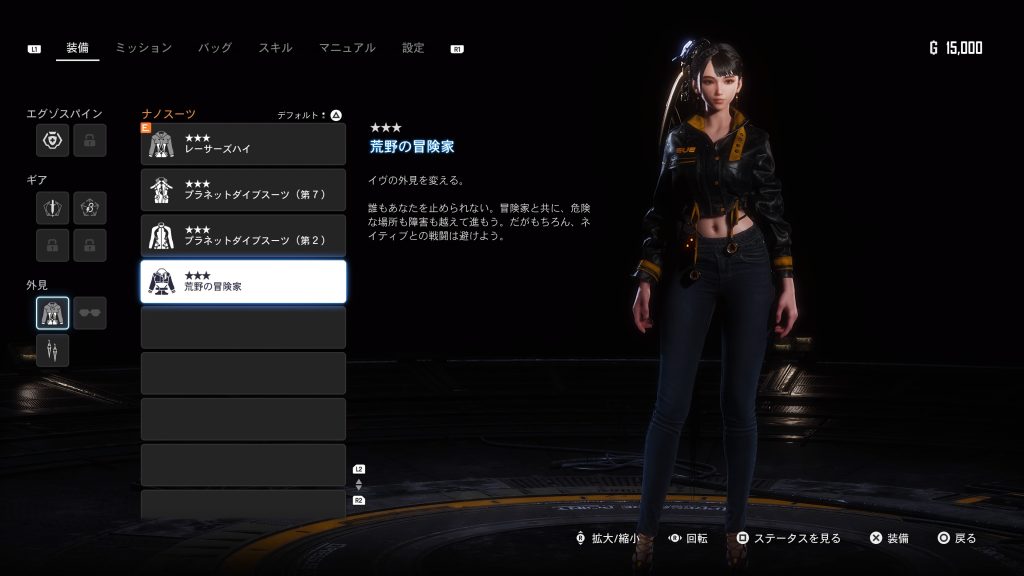
Task: Select the glasses appearance slot
Action: (90, 313)
